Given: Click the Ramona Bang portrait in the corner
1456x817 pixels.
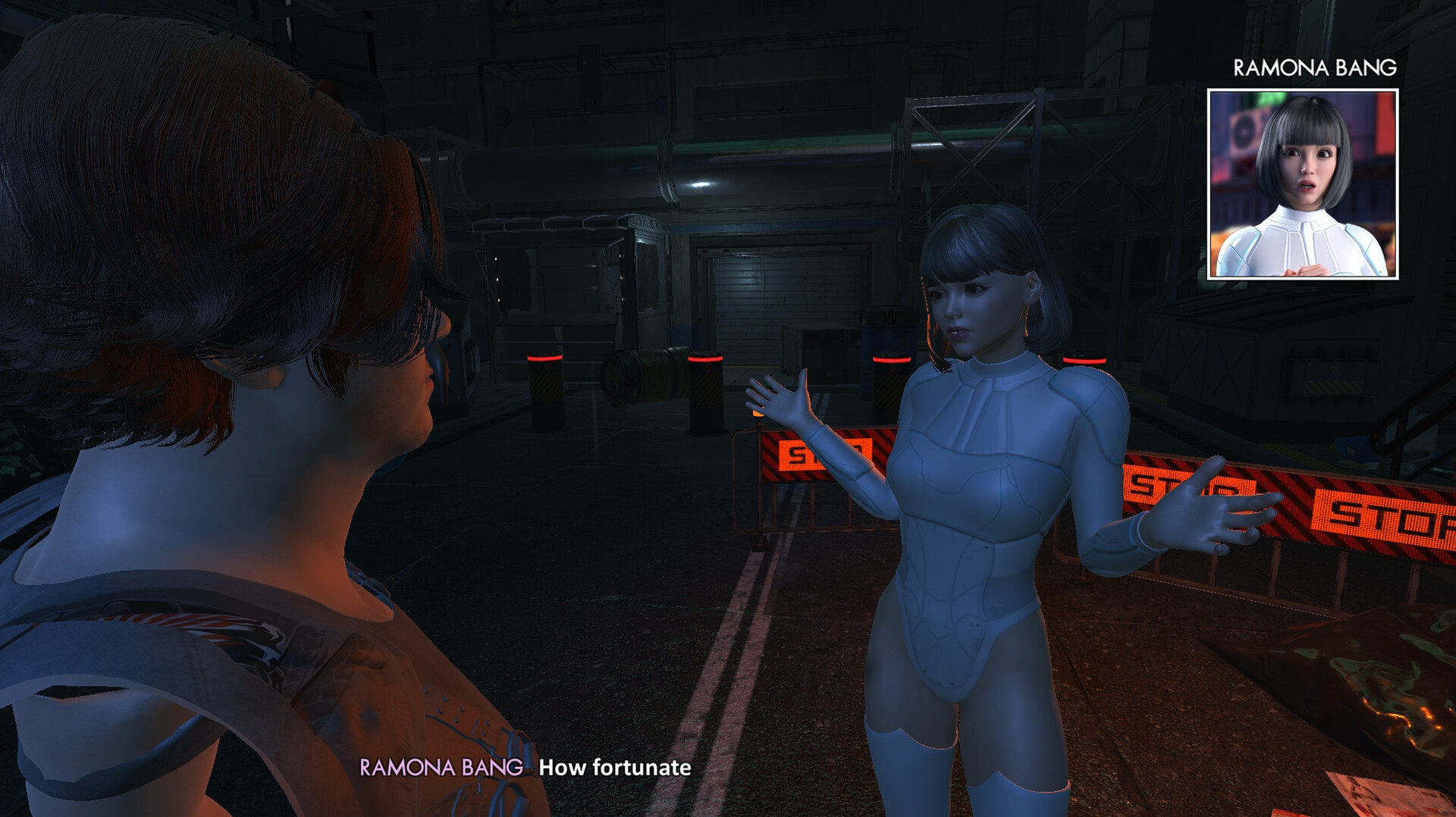Looking at the screenshot, I should [x=1305, y=184].
